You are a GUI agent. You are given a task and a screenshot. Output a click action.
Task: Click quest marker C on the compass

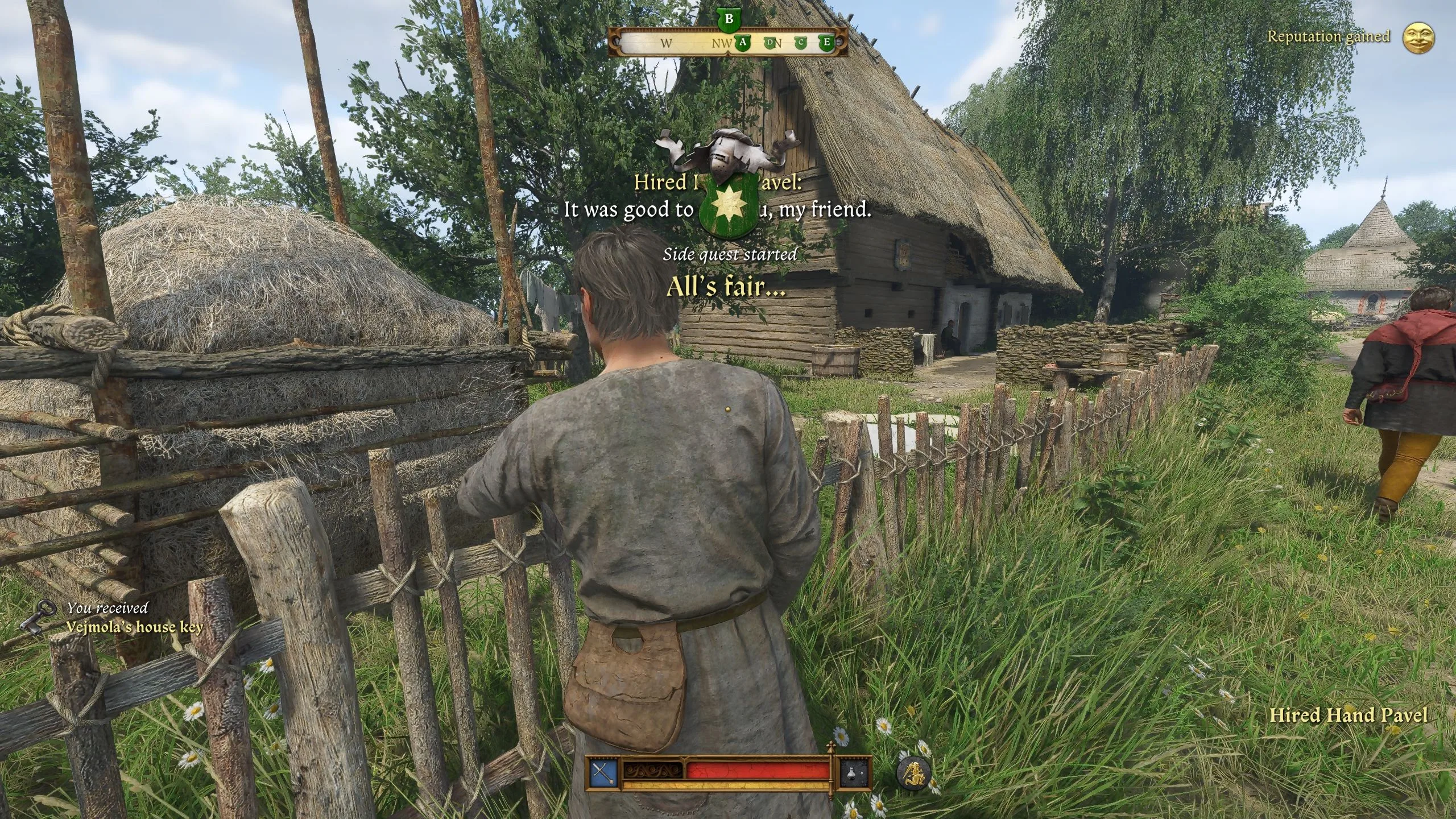tap(801, 43)
